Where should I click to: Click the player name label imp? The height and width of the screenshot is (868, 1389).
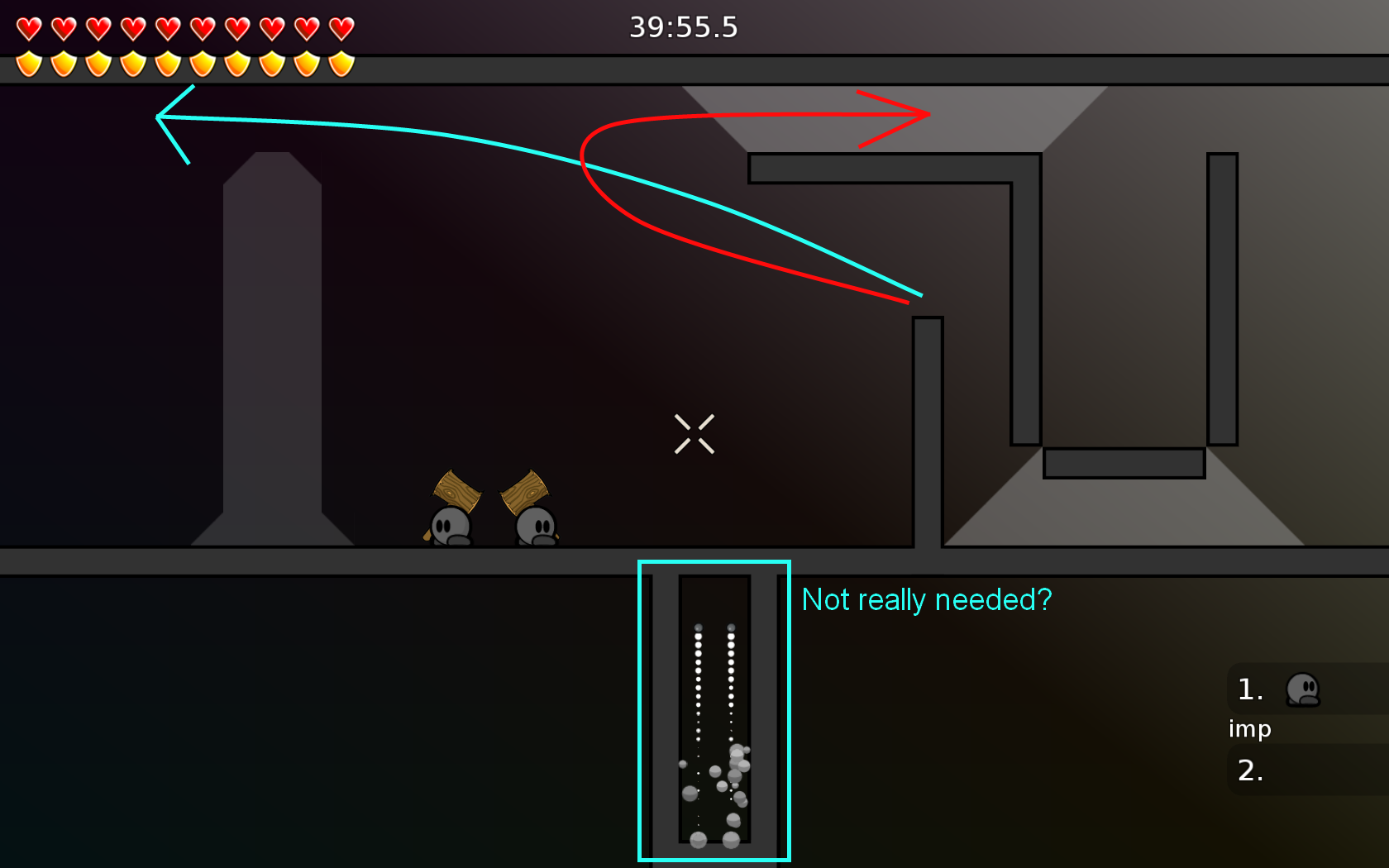pos(1250,730)
